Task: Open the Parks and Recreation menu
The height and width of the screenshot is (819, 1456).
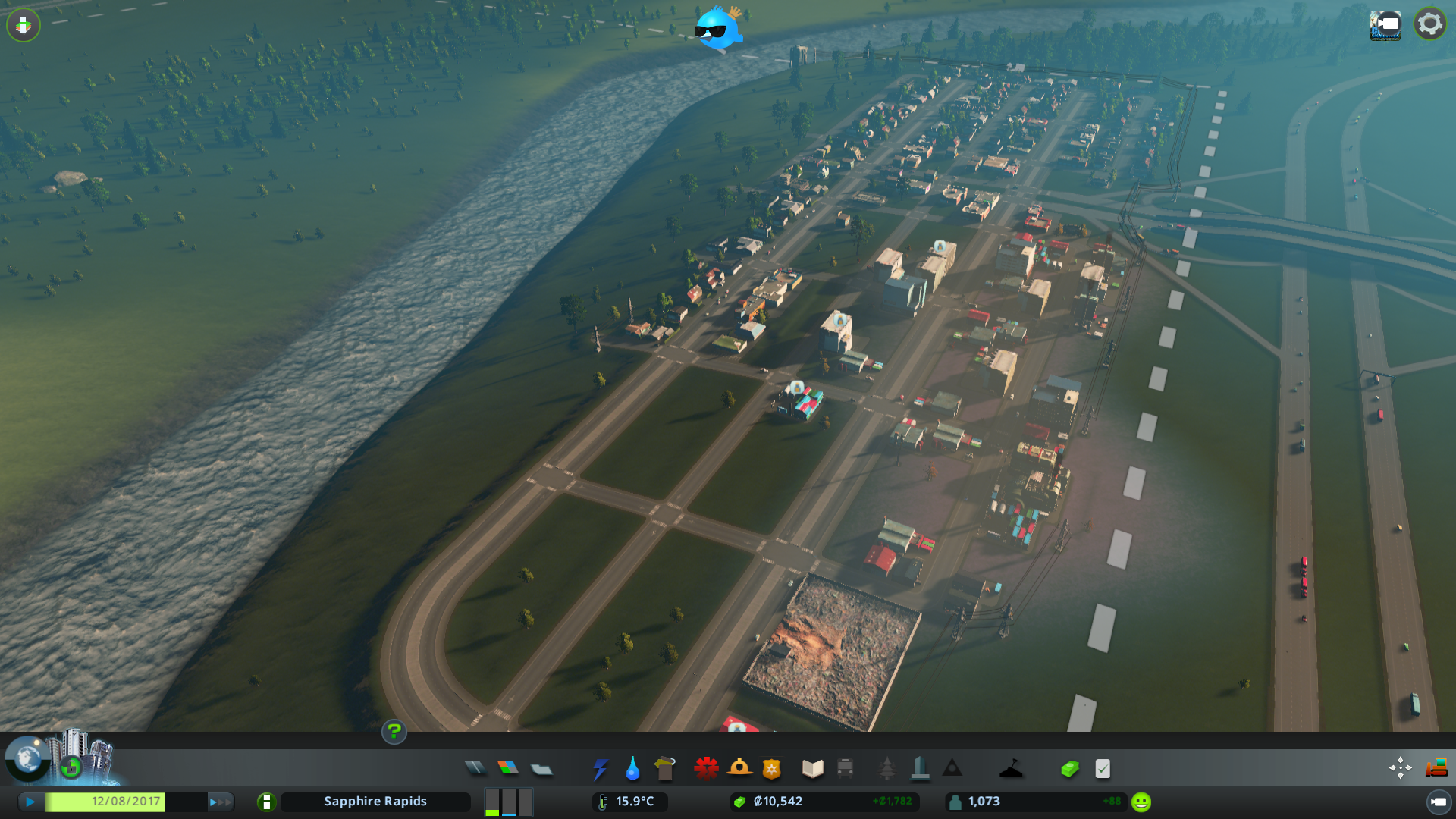Action: [x=887, y=768]
